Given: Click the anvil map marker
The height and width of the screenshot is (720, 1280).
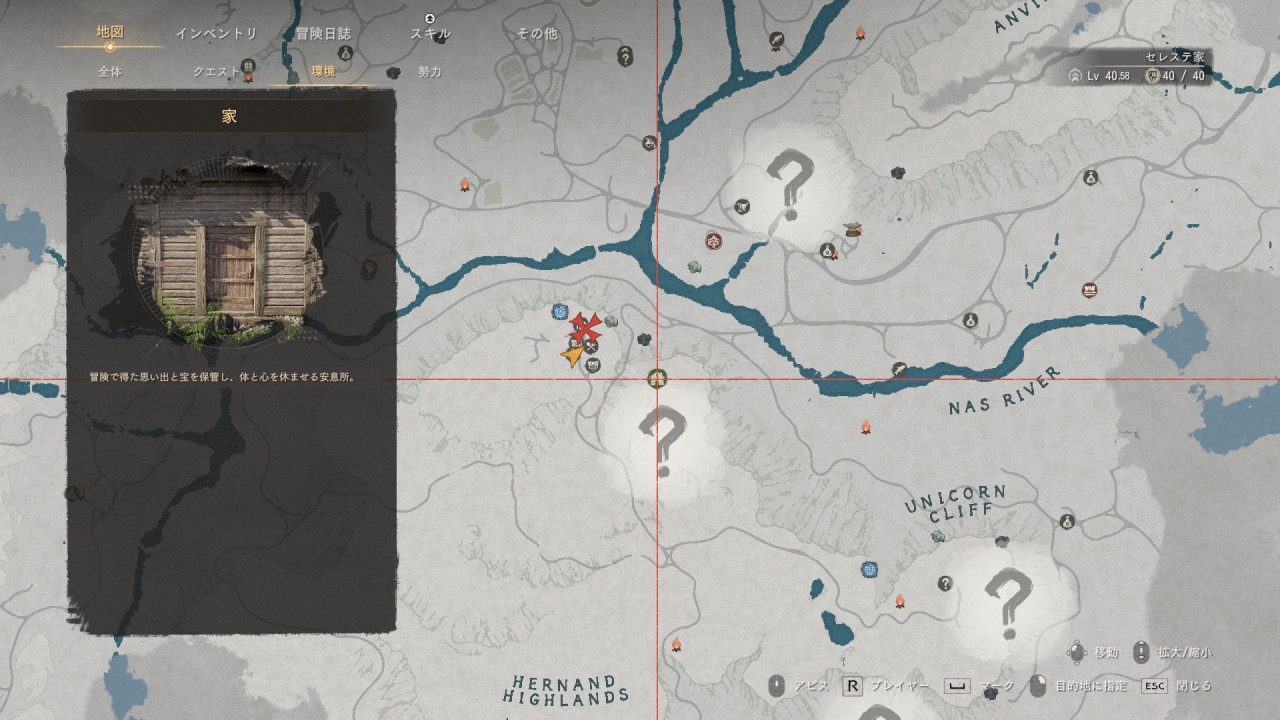Looking at the screenshot, I should (853, 228).
